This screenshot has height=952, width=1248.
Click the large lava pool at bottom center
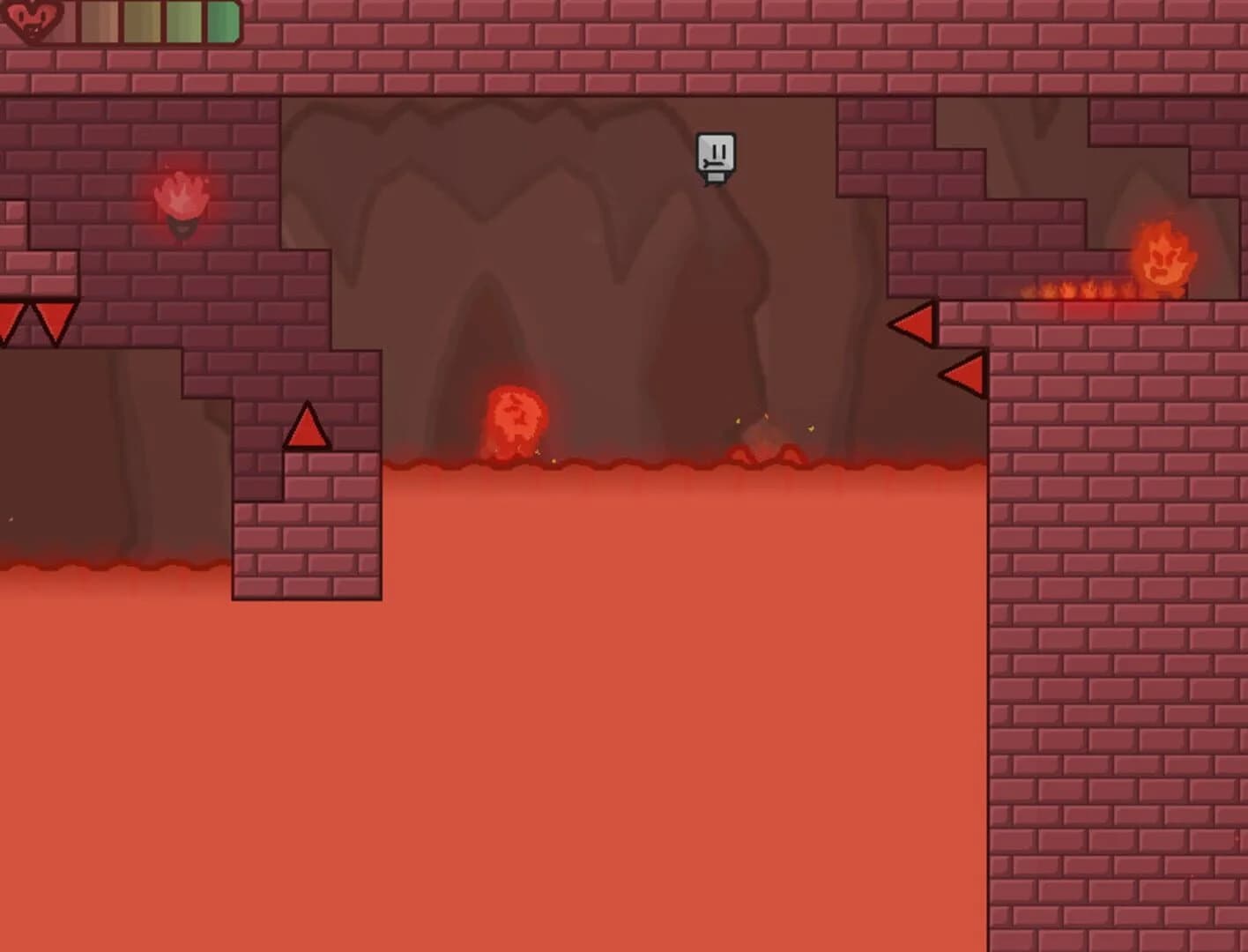point(617,705)
